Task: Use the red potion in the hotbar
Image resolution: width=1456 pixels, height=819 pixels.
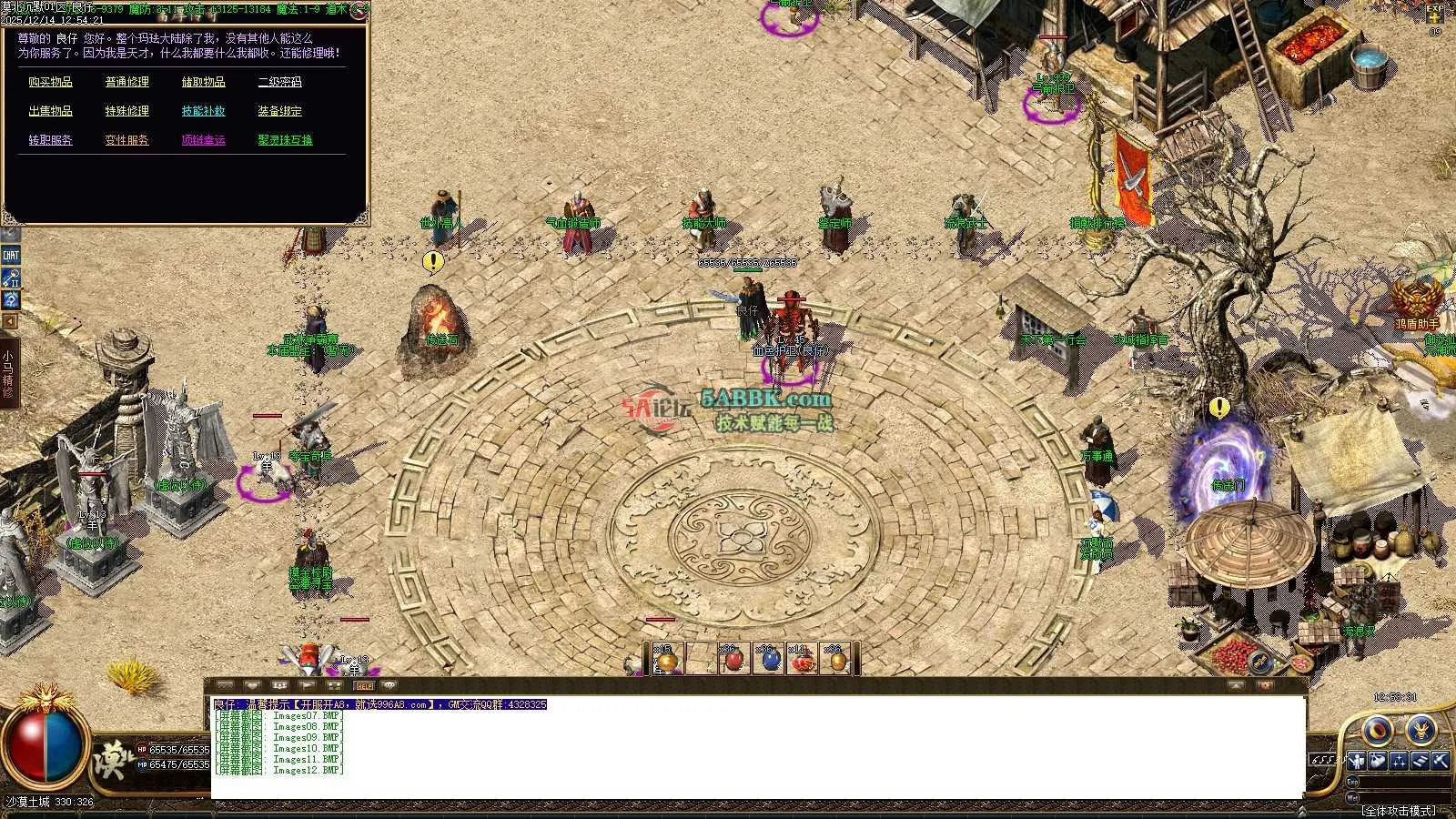Action: (x=734, y=661)
